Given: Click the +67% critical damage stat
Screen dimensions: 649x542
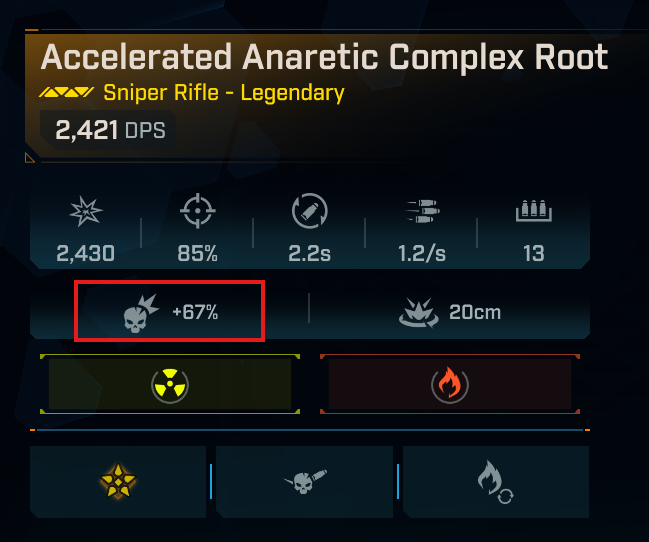Looking at the screenshot, I should 171,312.
